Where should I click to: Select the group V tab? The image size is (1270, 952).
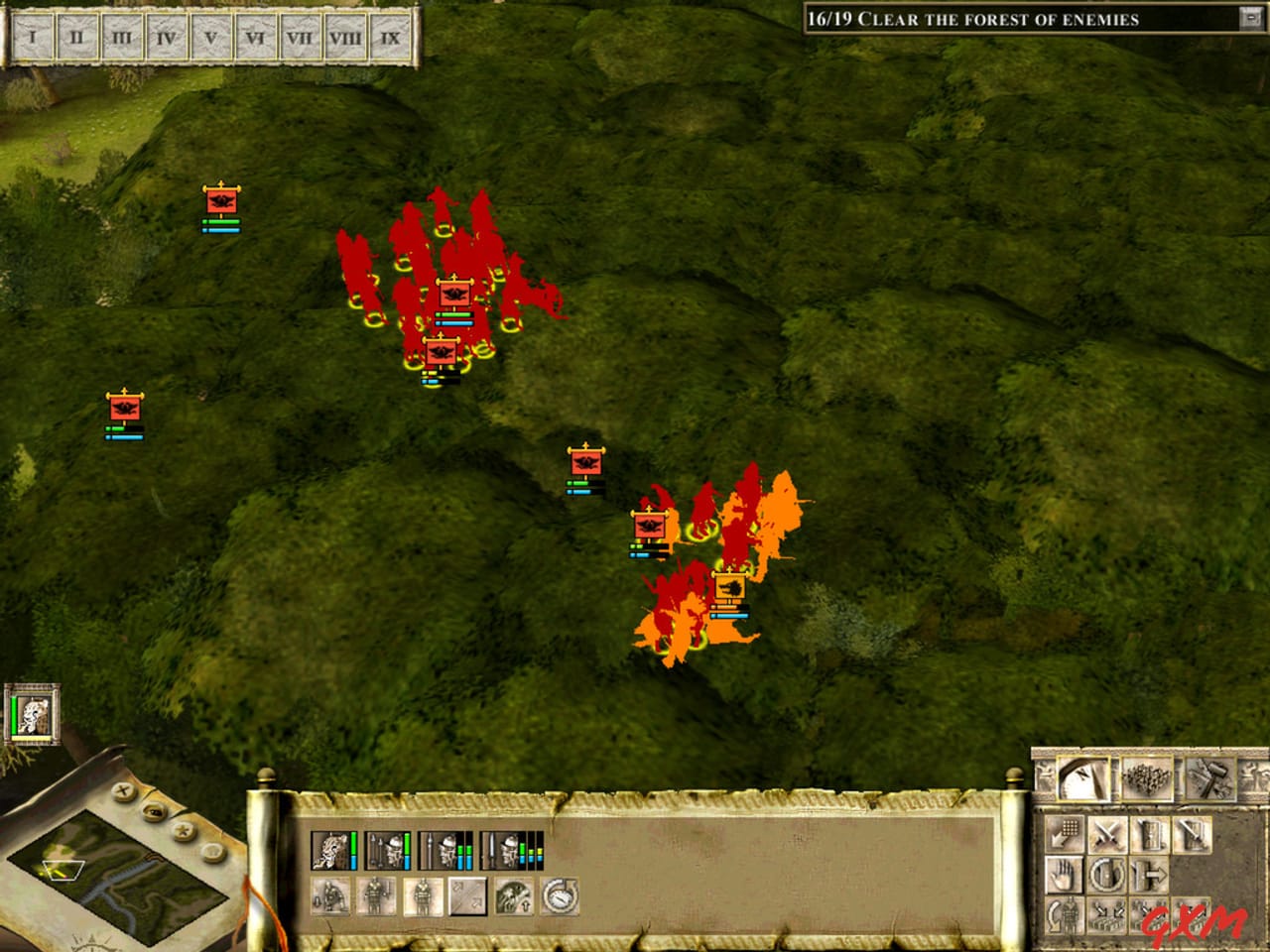209,38
